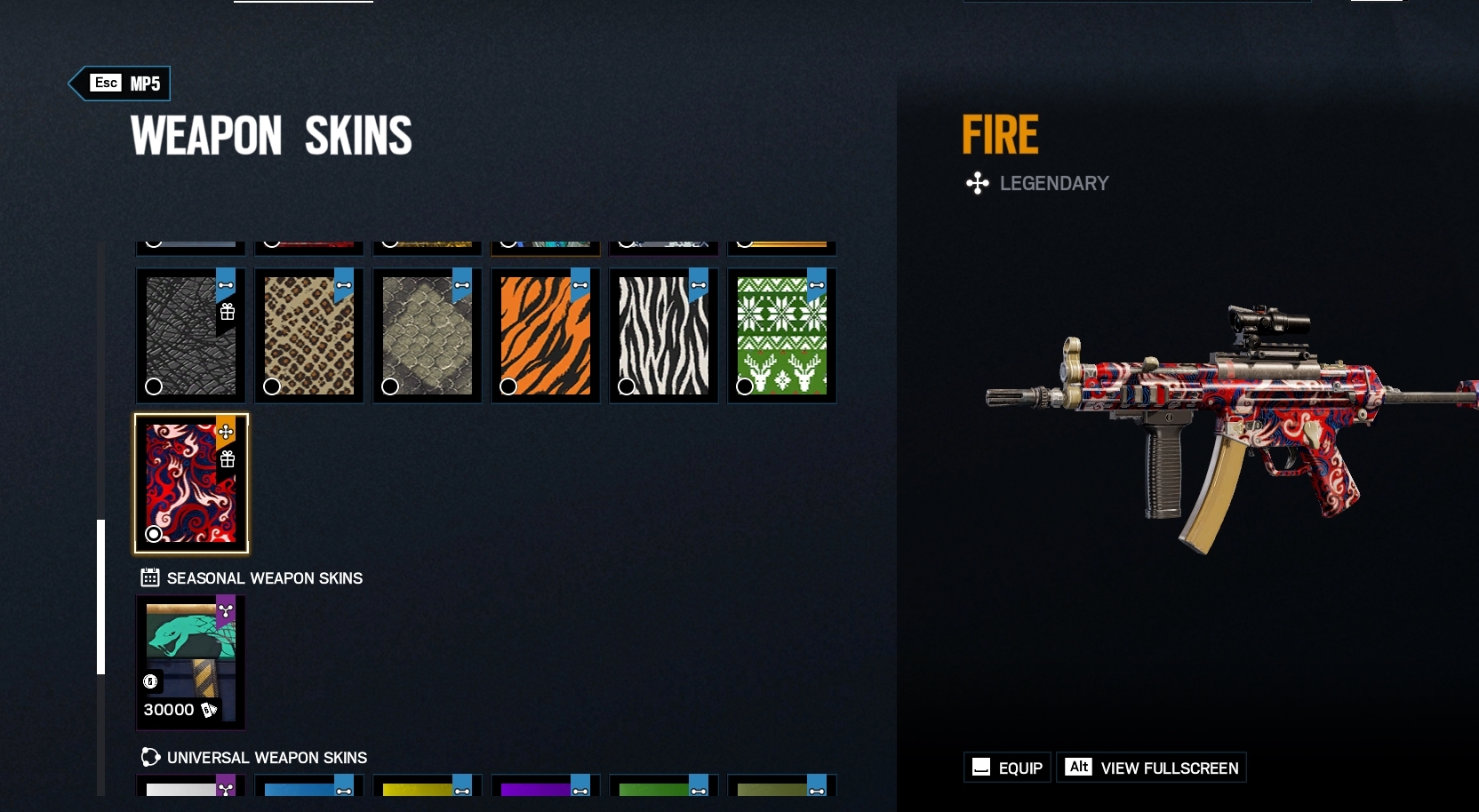Select the equip radio circle on the Fire skin
Viewport: 1479px width, 812px height.
point(154,534)
